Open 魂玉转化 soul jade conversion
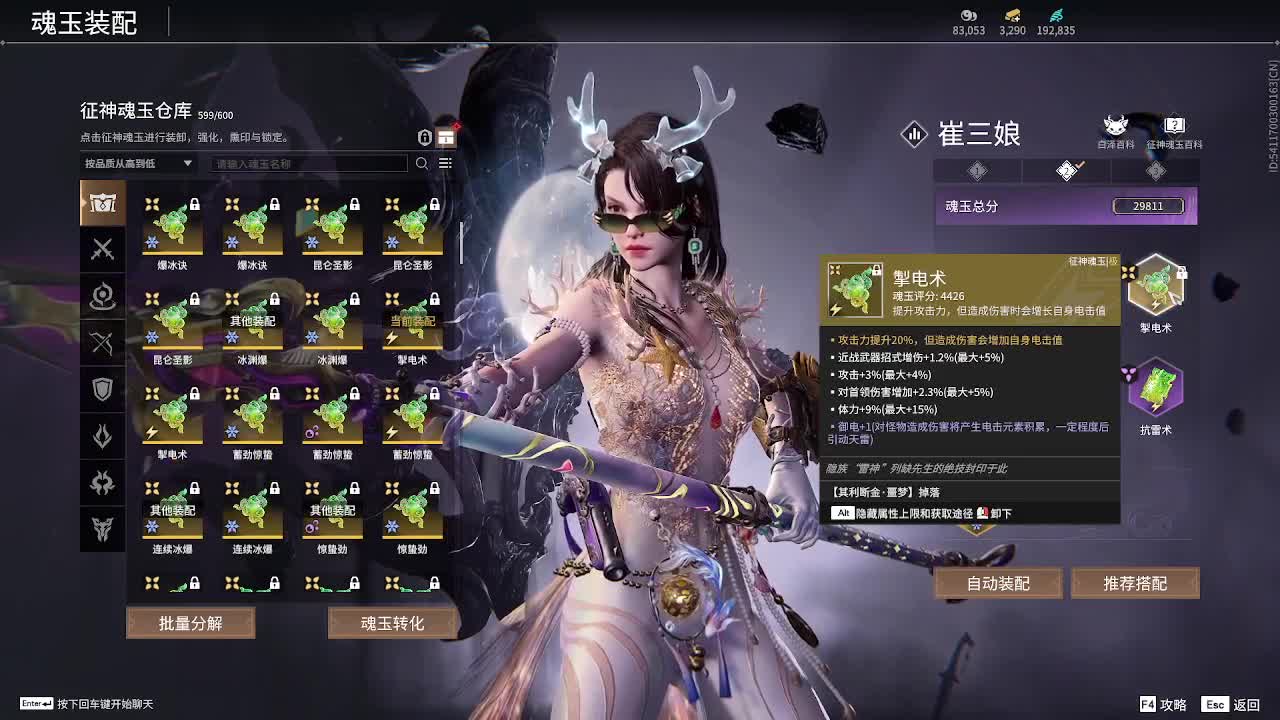Image resolution: width=1280 pixels, height=720 pixels. (392, 623)
